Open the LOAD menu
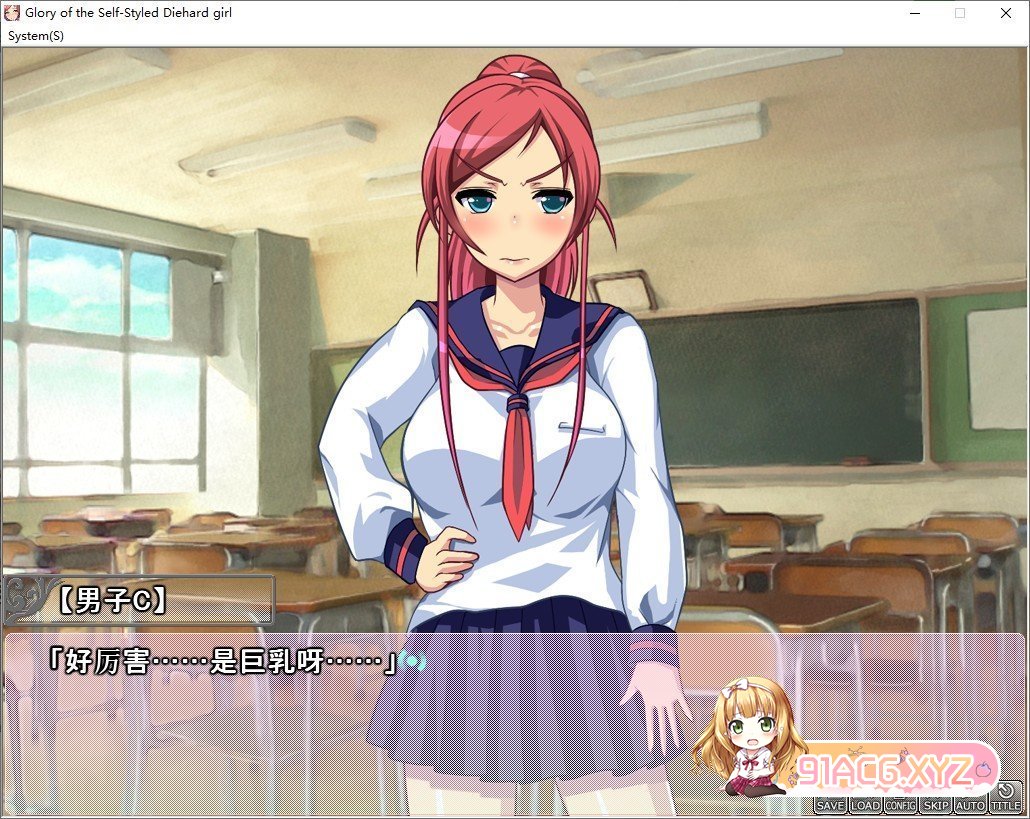Viewport: 1030px width, 819px height. [x=865, y=805]
